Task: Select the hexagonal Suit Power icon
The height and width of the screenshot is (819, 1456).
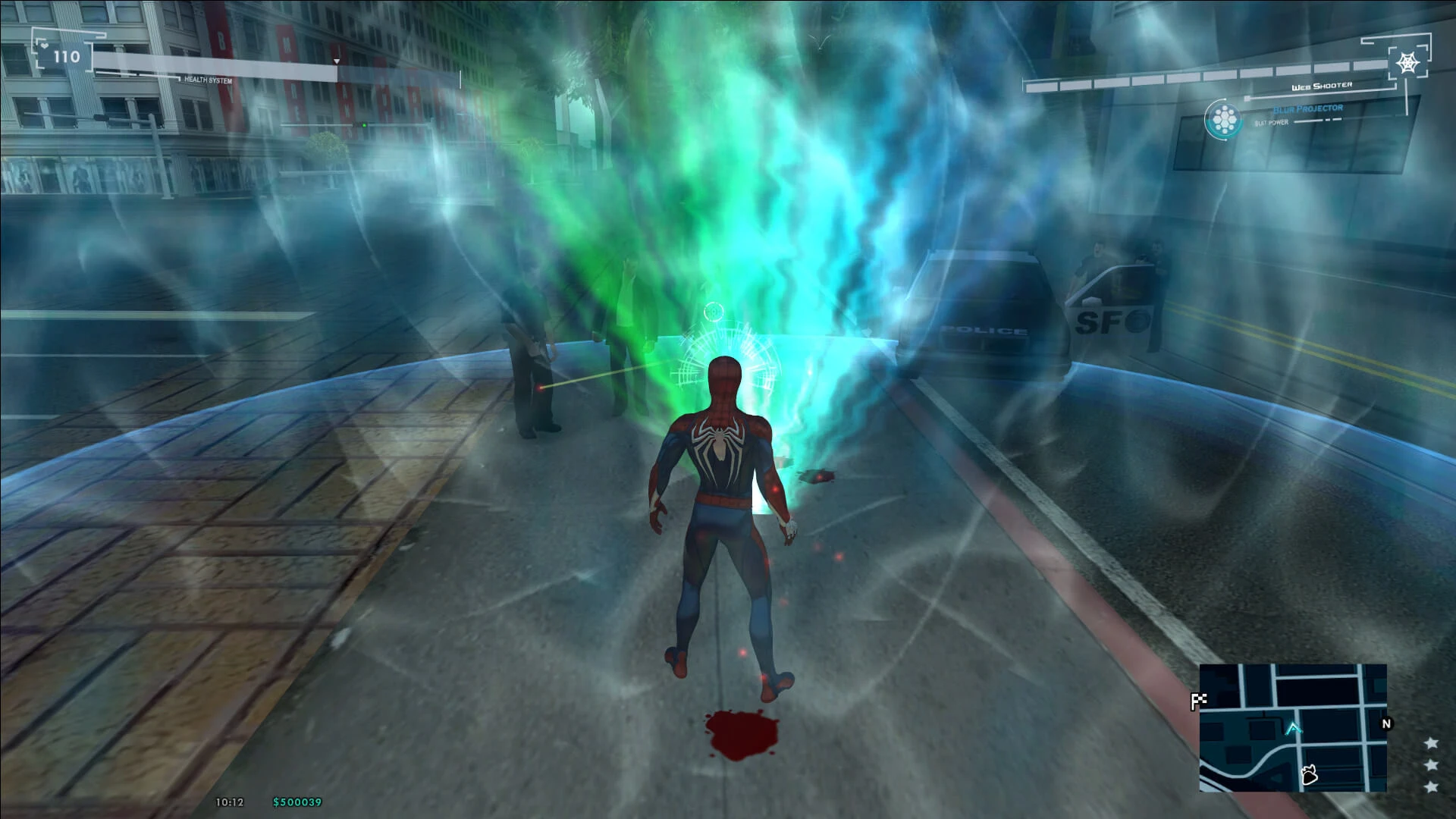Action: tap(1223, 119)
